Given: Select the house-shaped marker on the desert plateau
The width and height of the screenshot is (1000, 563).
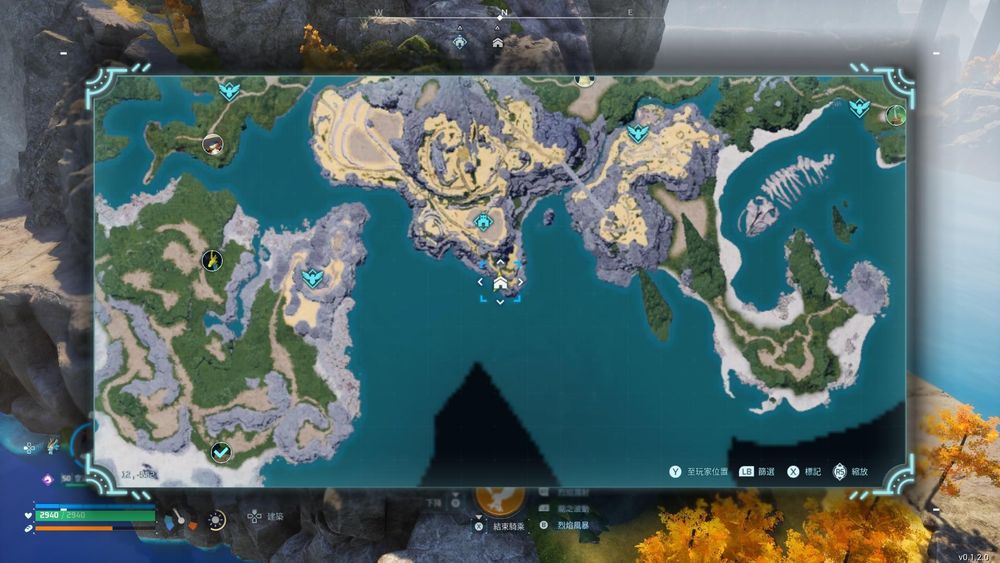Looking at the screenshot, I should click(484, 221).
